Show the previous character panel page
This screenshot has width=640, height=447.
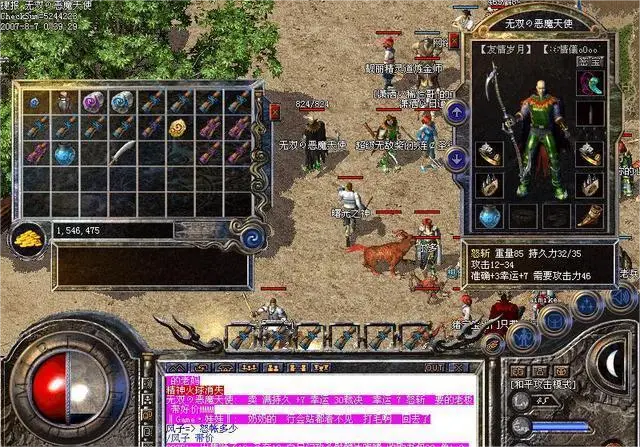pyautogui.click(x=455, y=110)
